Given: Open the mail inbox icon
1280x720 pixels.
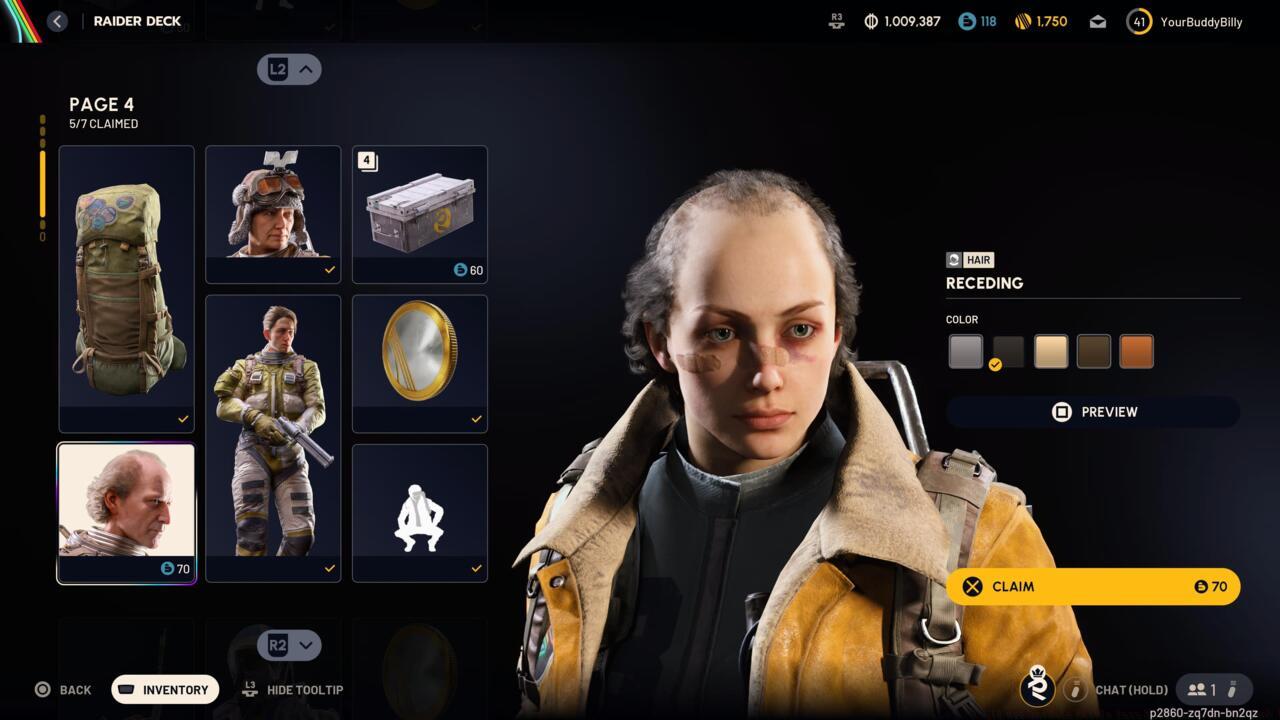Looking at the screenshot, I should point(1098,21).
